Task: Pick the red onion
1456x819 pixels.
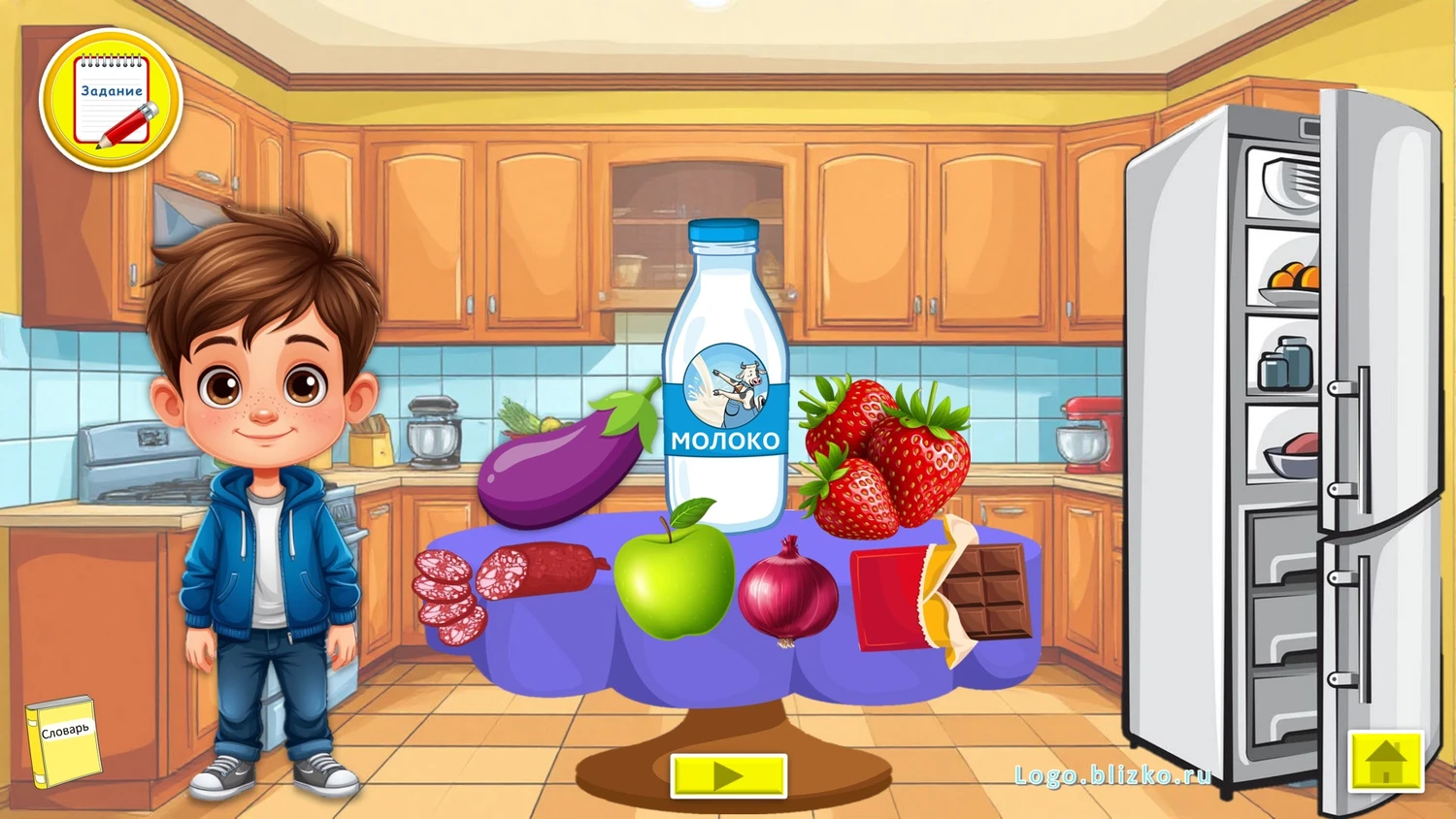Action: coord(787,592)
